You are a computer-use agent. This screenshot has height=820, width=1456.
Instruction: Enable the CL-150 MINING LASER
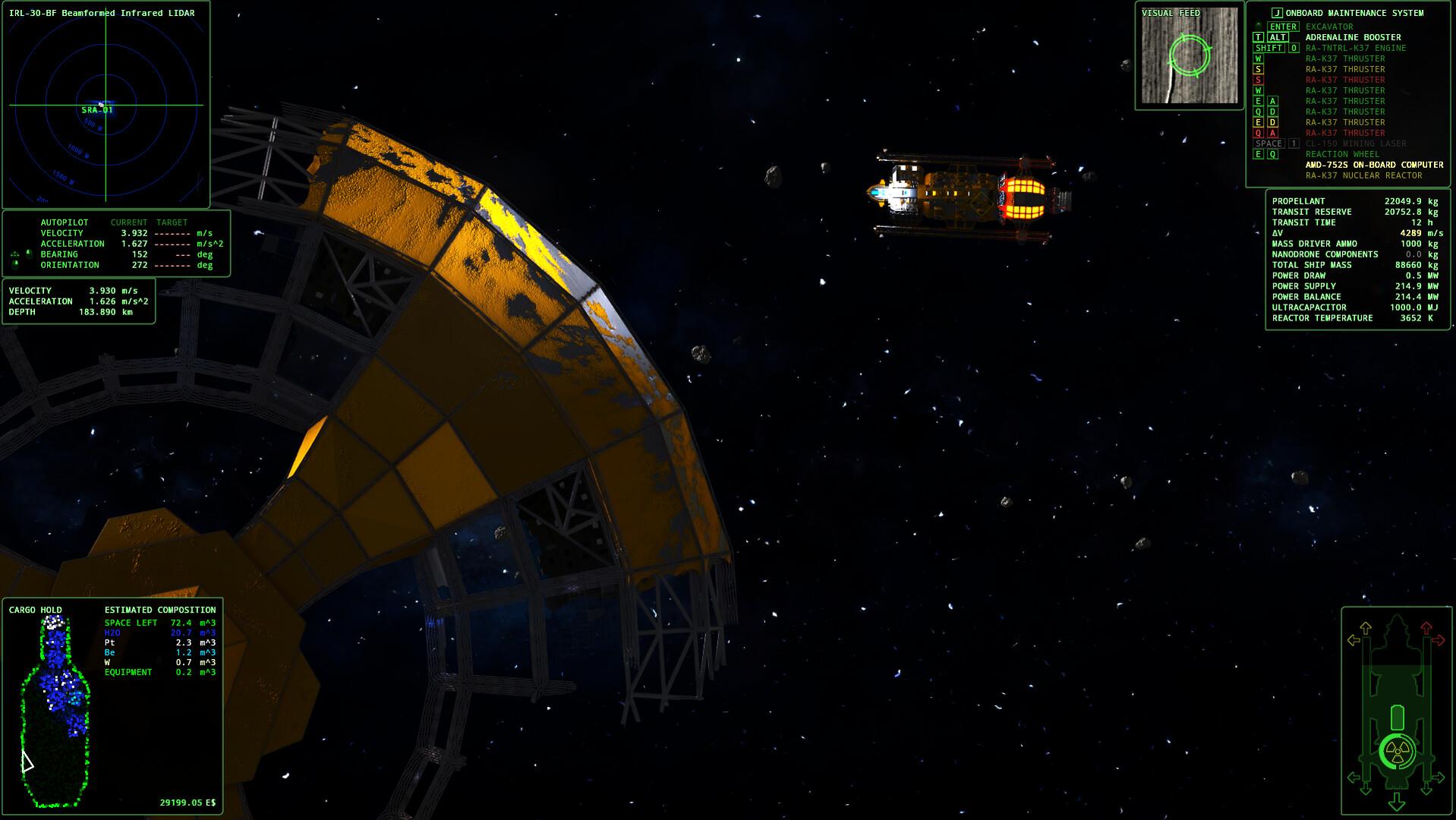point(1359,143)
